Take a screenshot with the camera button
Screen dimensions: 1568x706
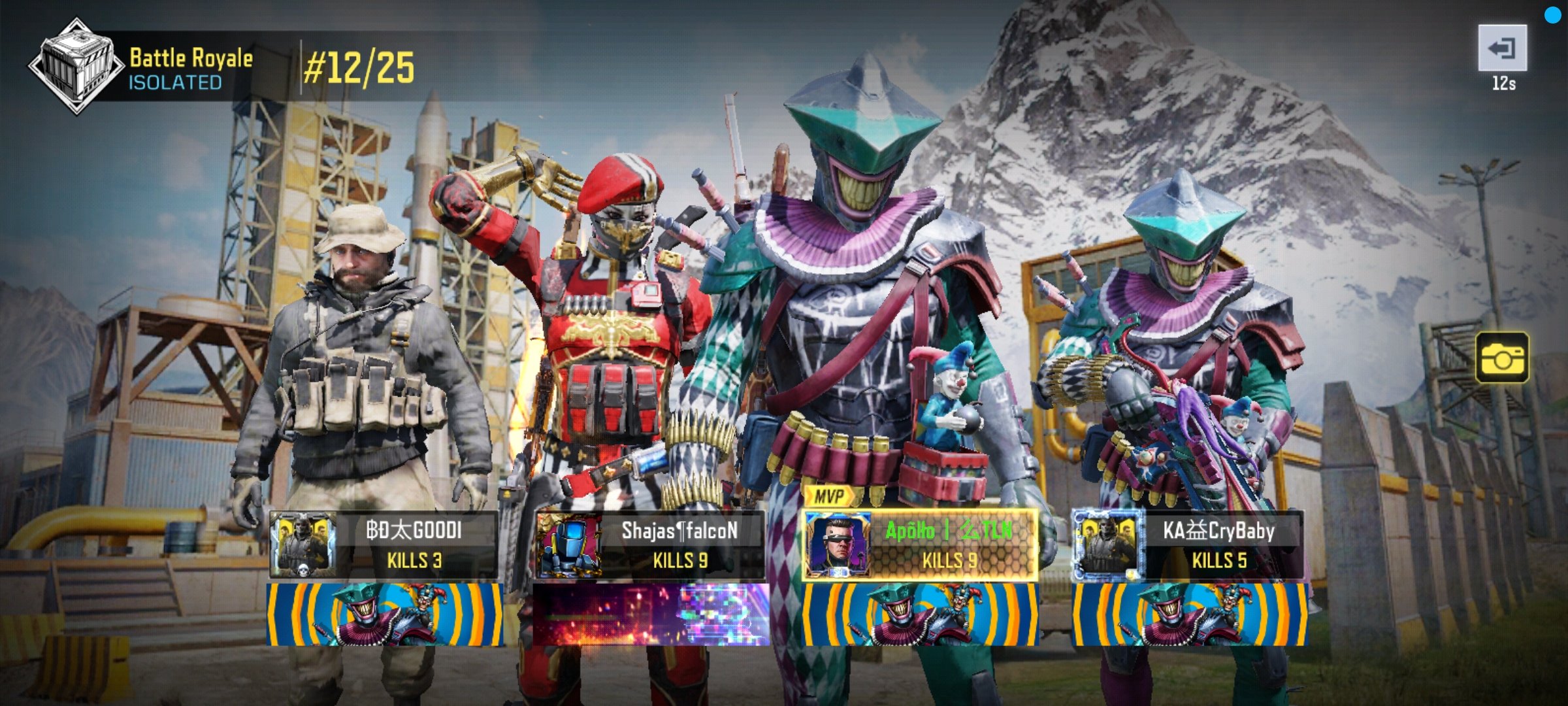pyautogui.click(x=1501, y=358)
